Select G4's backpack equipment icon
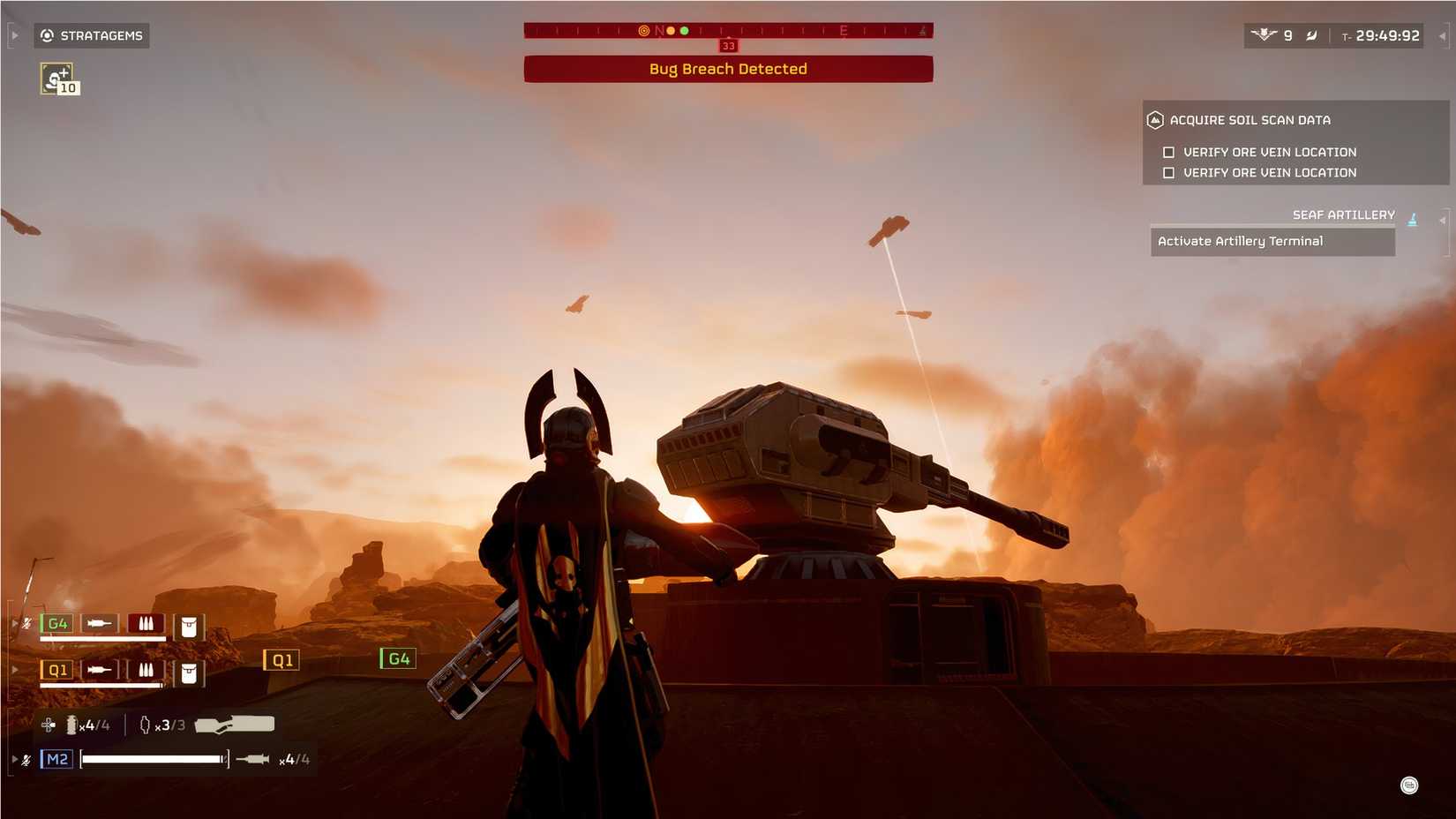This screenshot has width=1456, height=819. [x=189, y=625]
